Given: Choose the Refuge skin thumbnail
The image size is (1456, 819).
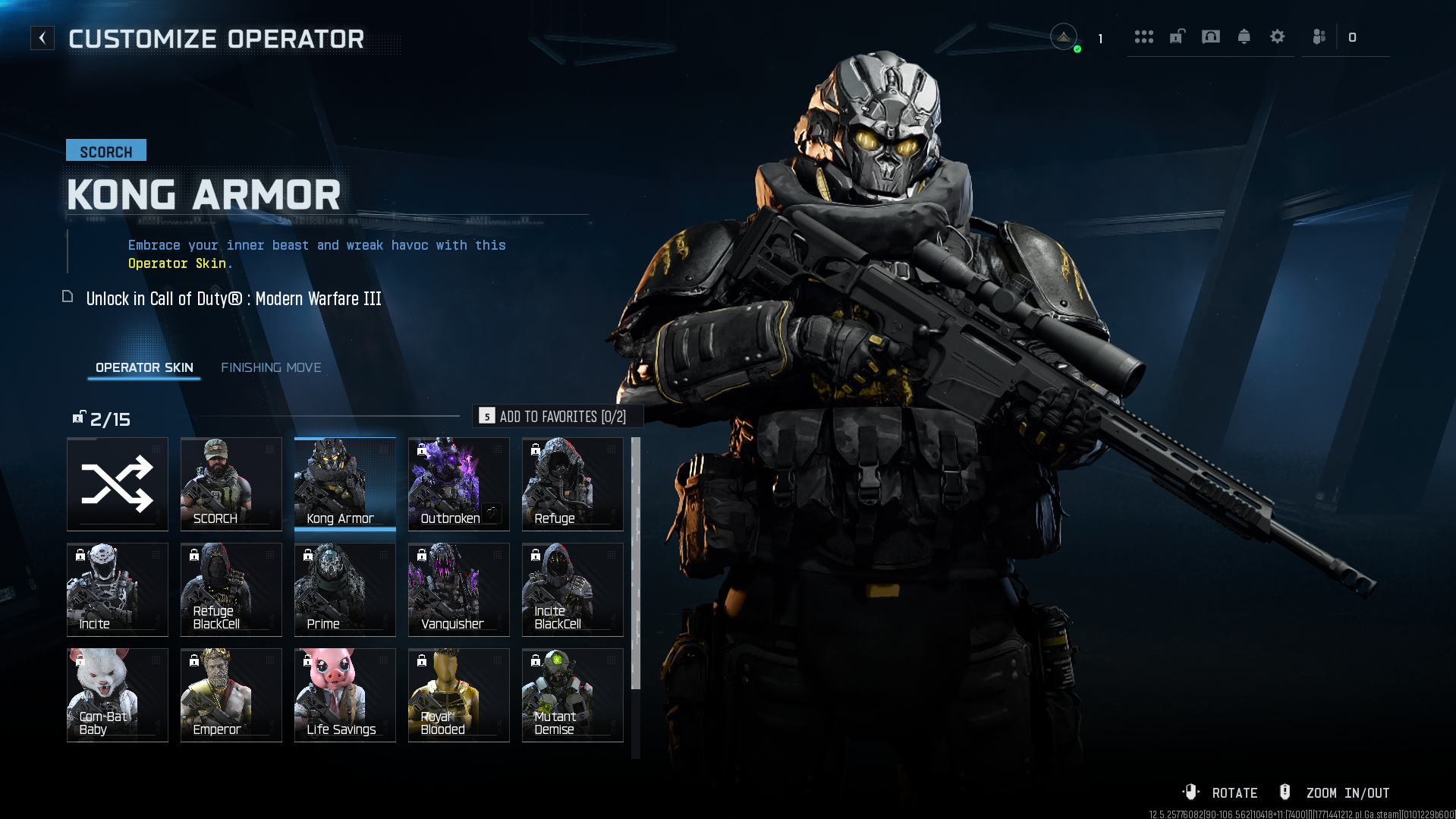Looking at the screenshot, I should [x=573, y=484].
